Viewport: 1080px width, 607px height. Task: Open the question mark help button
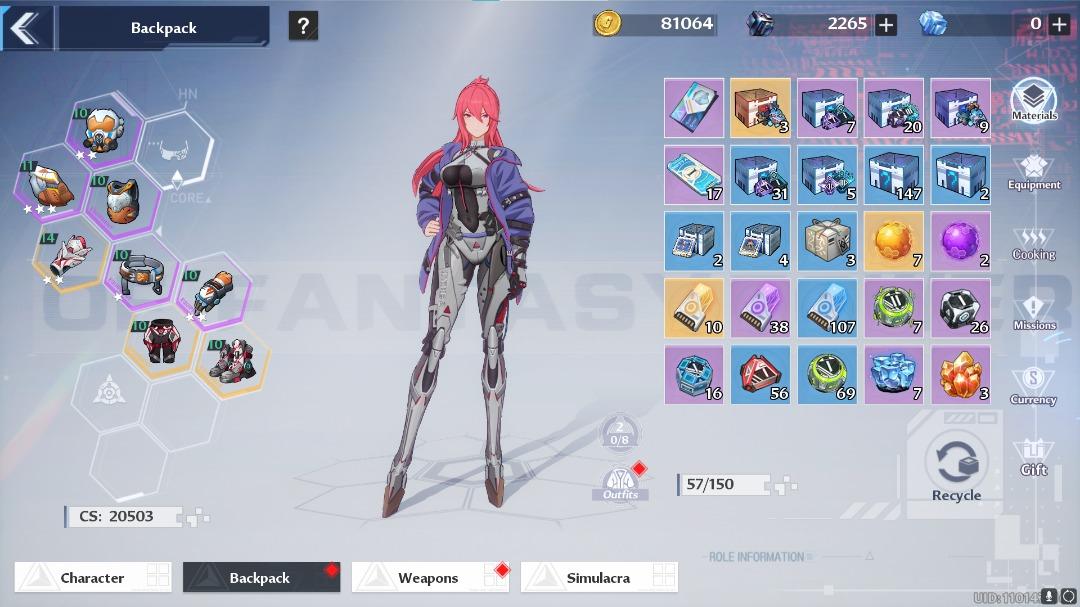303,26
